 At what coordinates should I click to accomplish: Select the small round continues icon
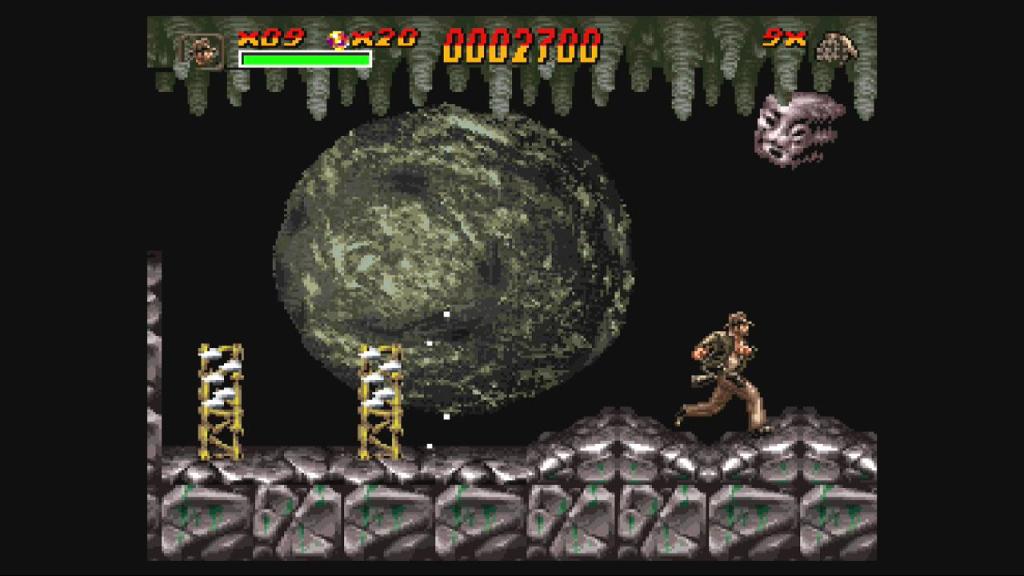click(x=340, y=41)
